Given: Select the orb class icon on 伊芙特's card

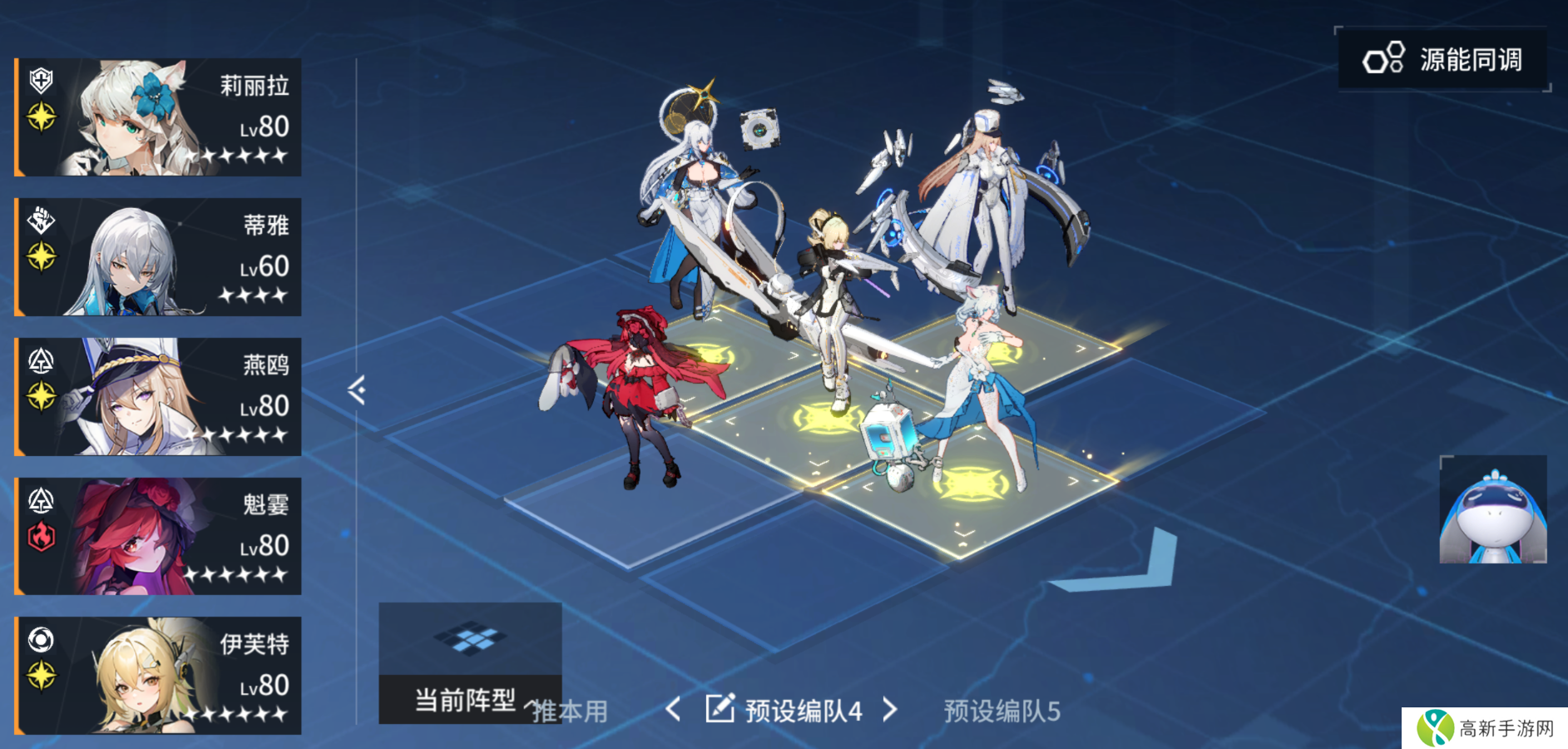Looking at the screenshot, I should 39,640.
